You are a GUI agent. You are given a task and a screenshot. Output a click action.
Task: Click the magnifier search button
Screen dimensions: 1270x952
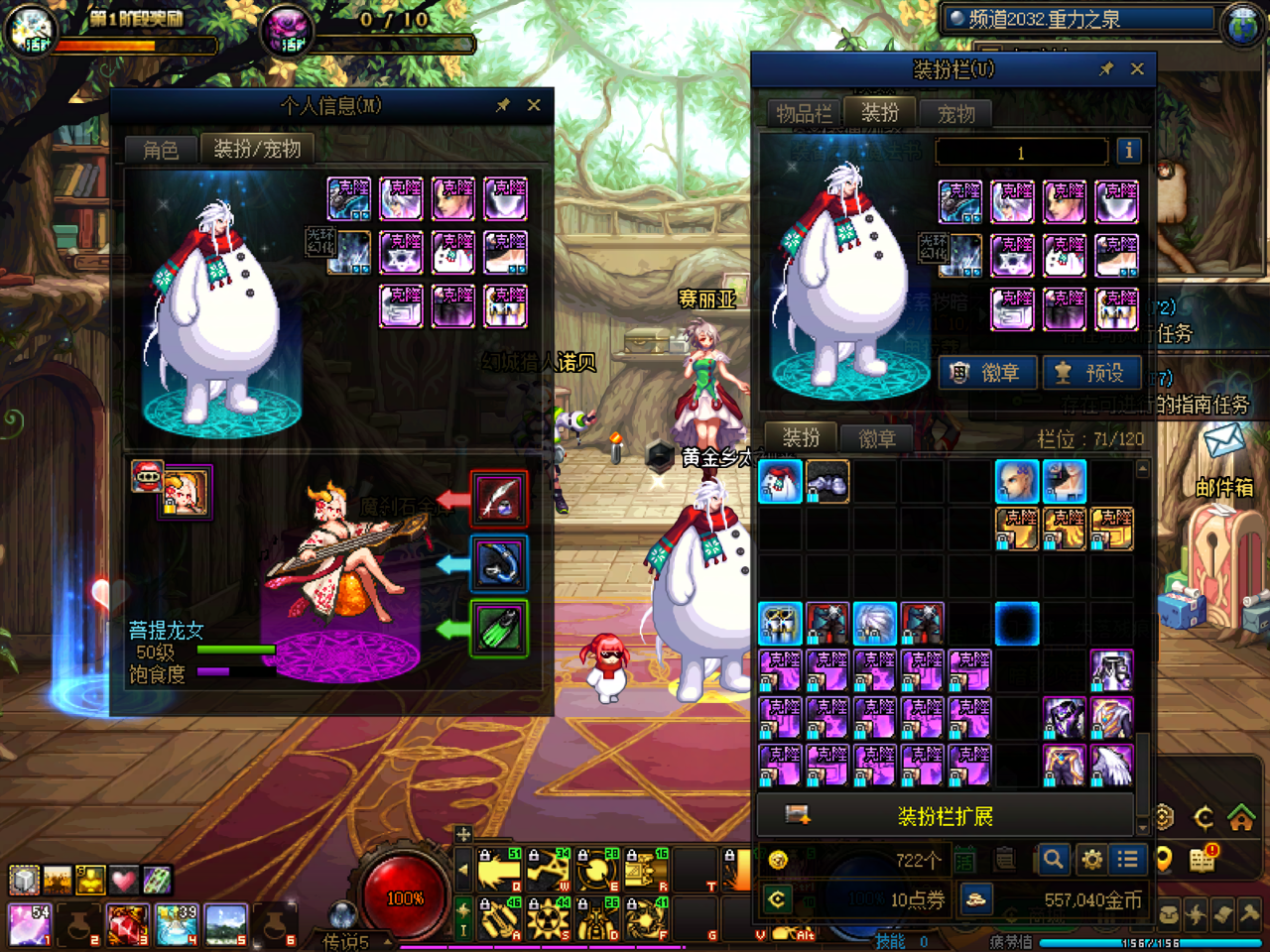pos(1054,860)
